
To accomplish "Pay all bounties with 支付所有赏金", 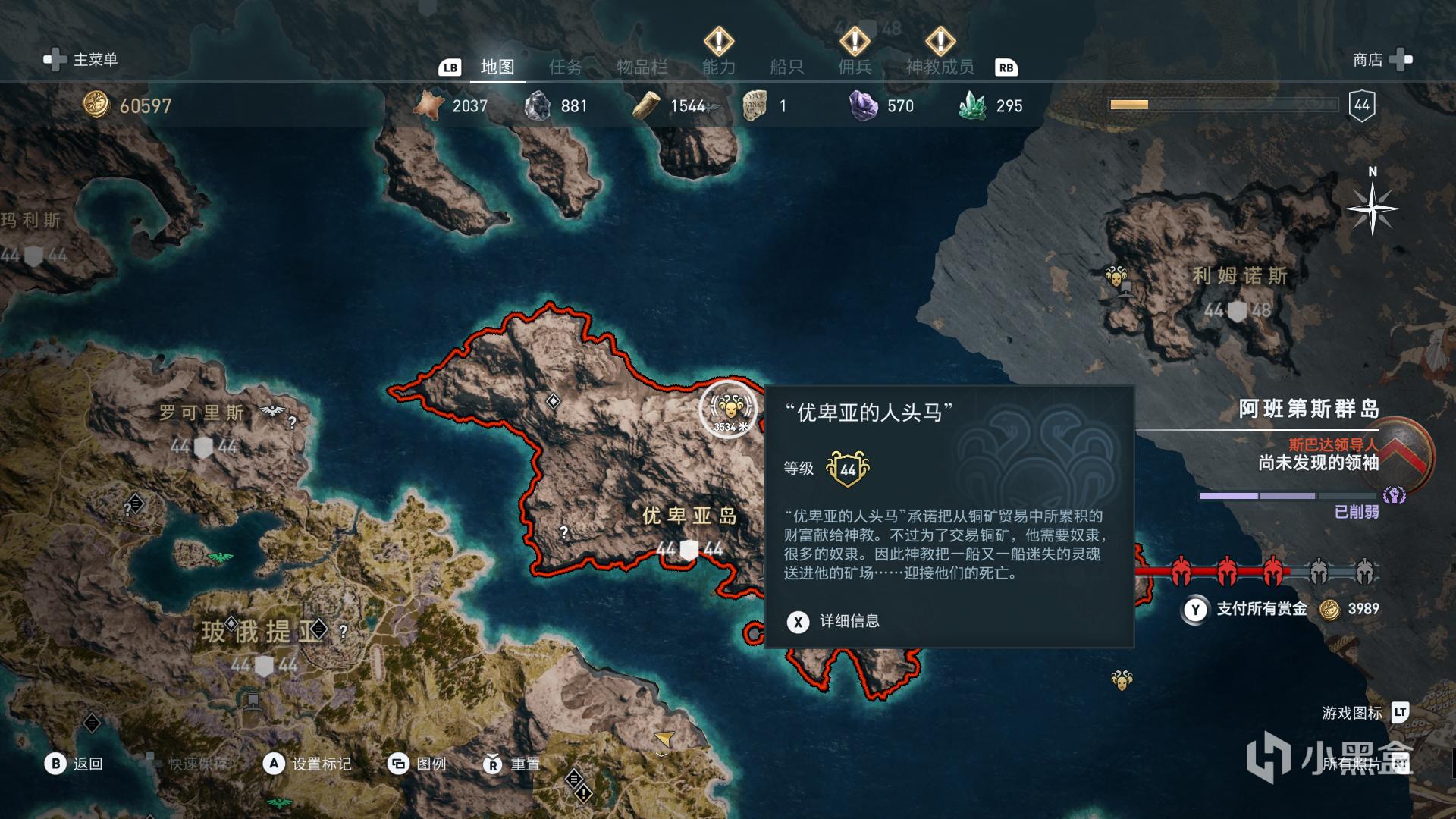I will (1262, 609).
